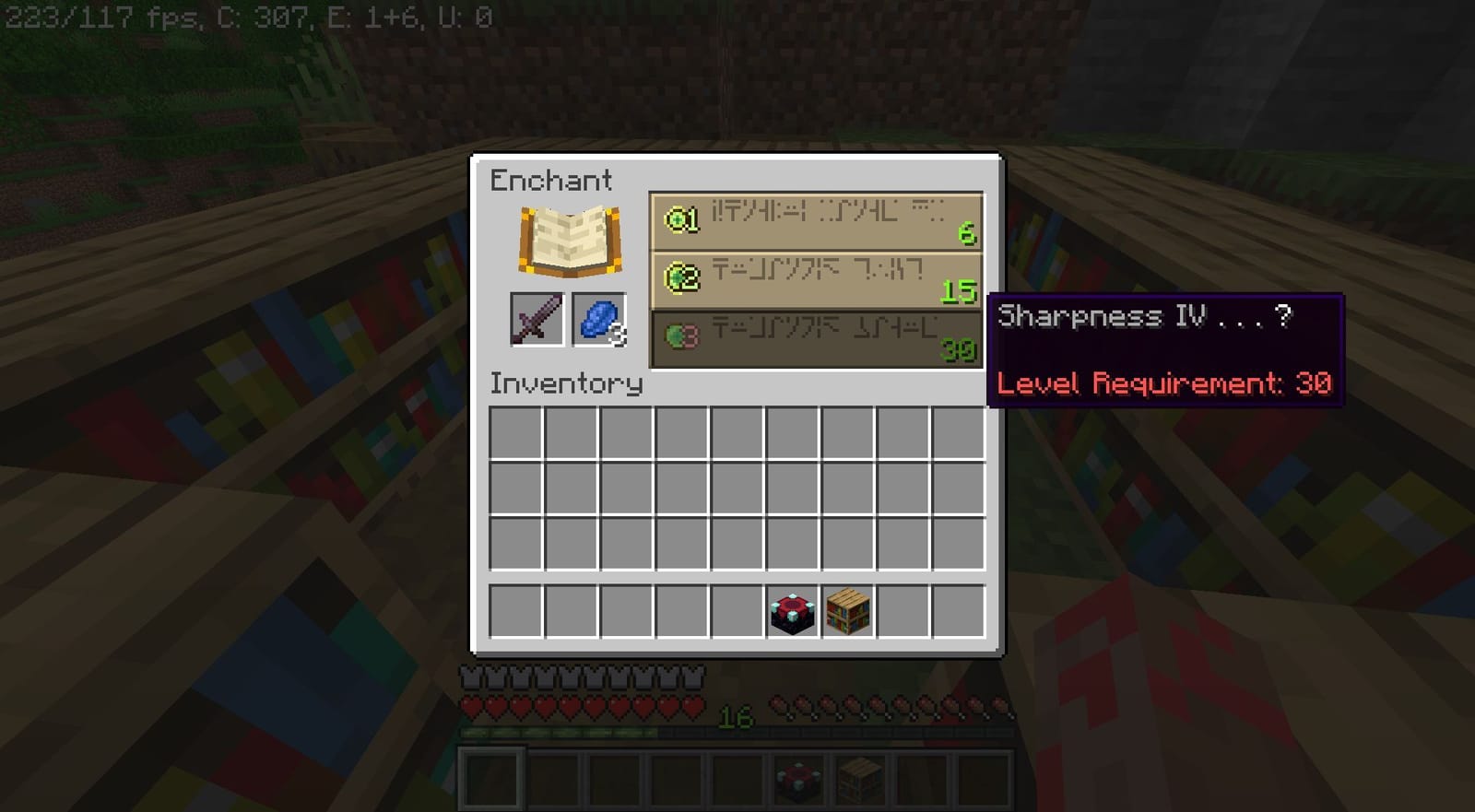Image resolution: width=1475 pixels, height=812 pixels.
Task: Click an empty top-left inventory slot
Action: [513, 432]
